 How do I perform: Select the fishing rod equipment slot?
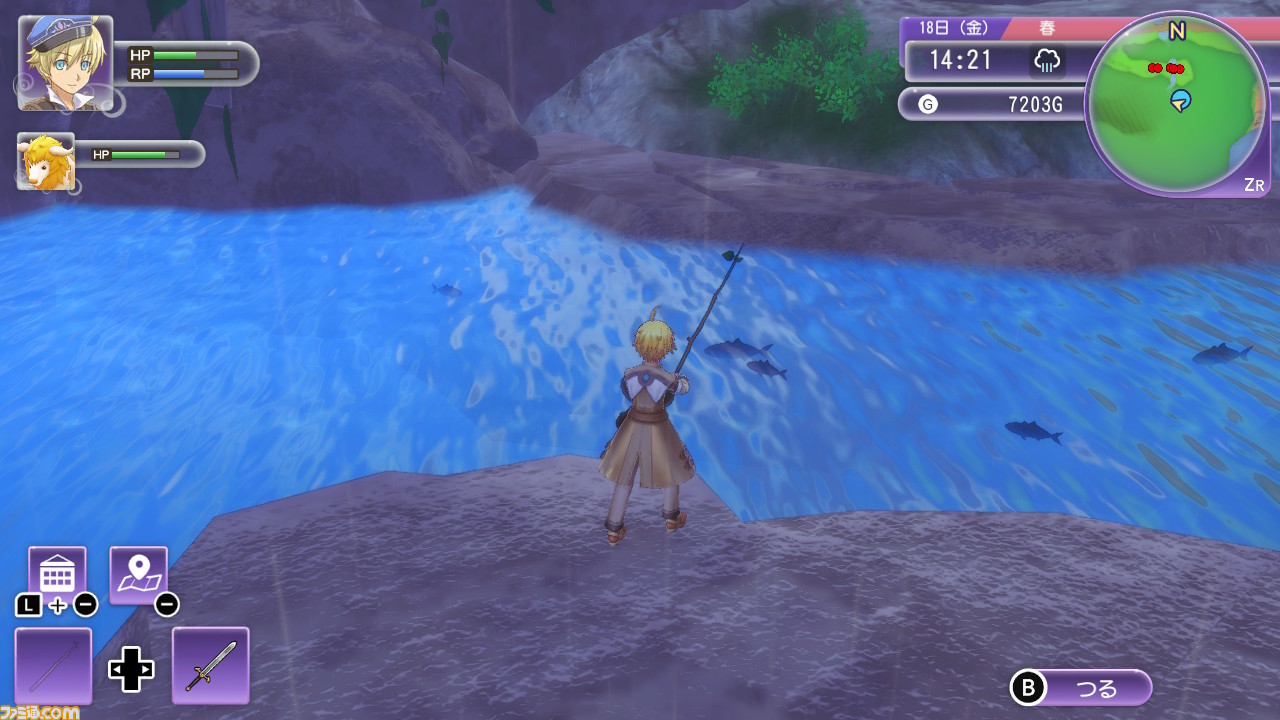point(53,665)
